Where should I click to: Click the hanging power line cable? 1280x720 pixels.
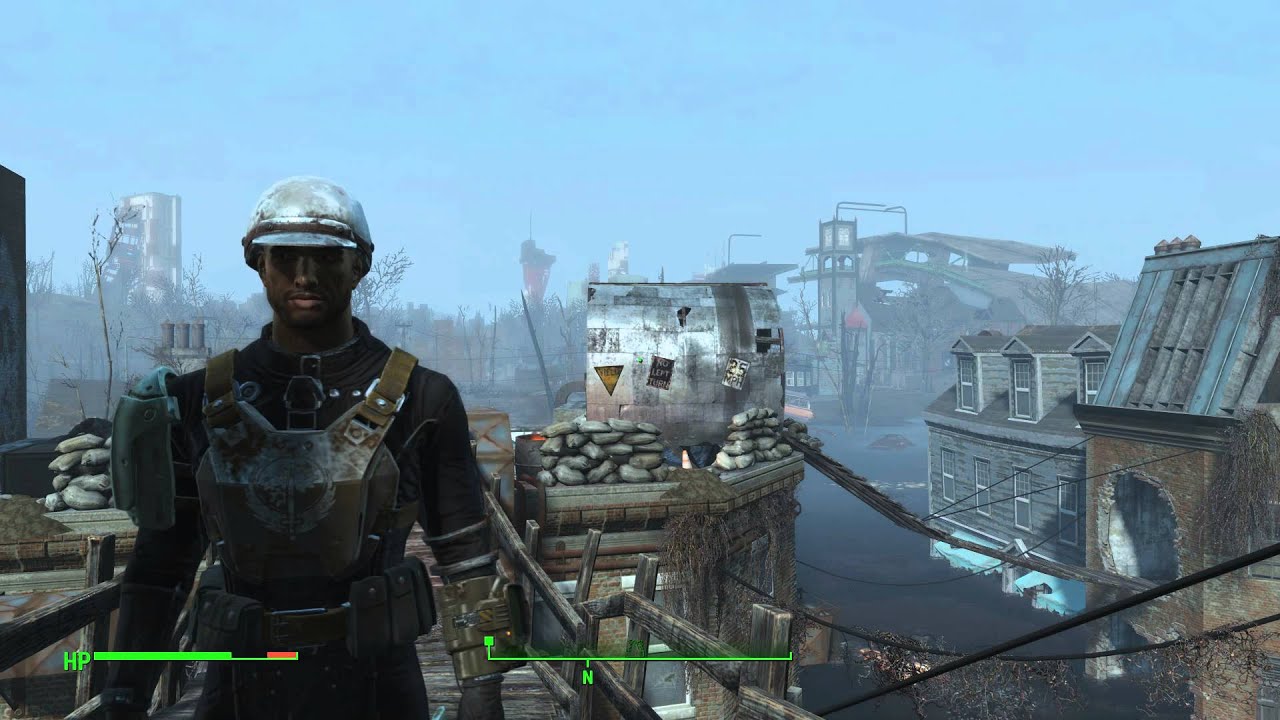pos(950,510)
